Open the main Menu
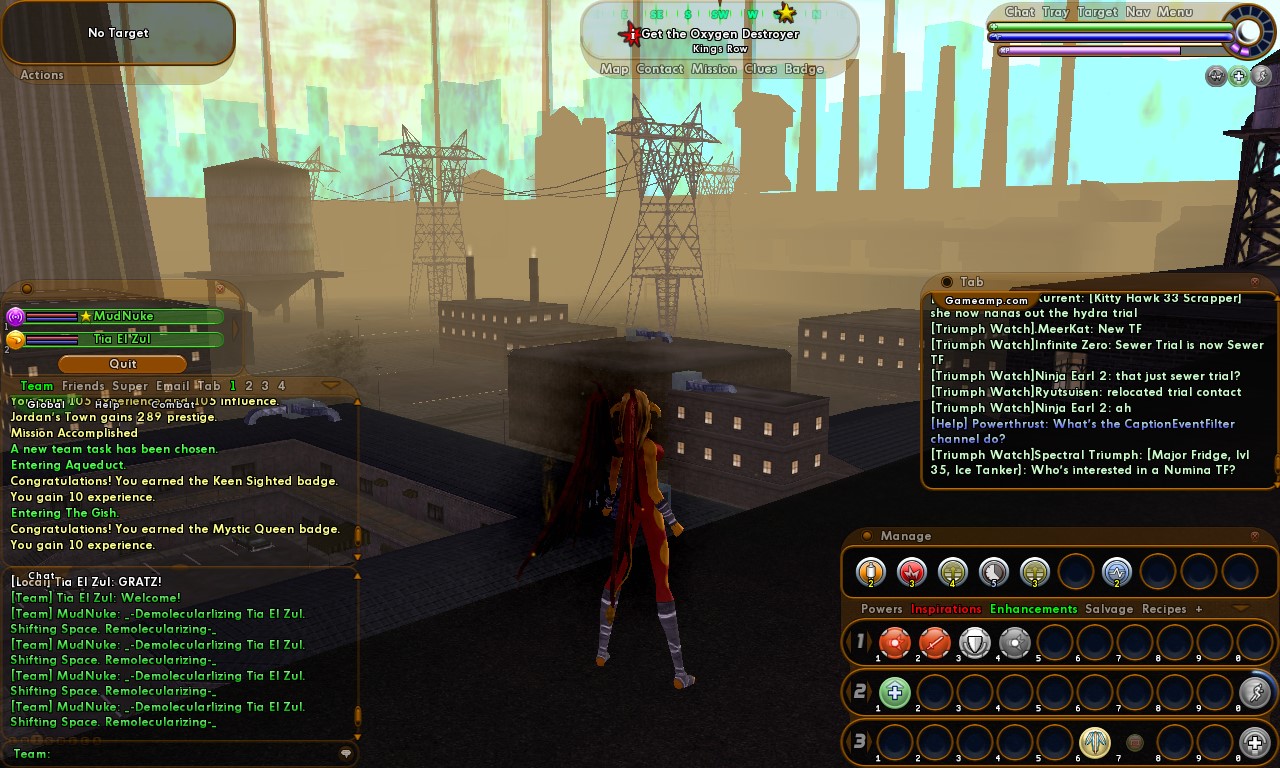Viewport: 1280px width, 768px height. point(1175,13)
